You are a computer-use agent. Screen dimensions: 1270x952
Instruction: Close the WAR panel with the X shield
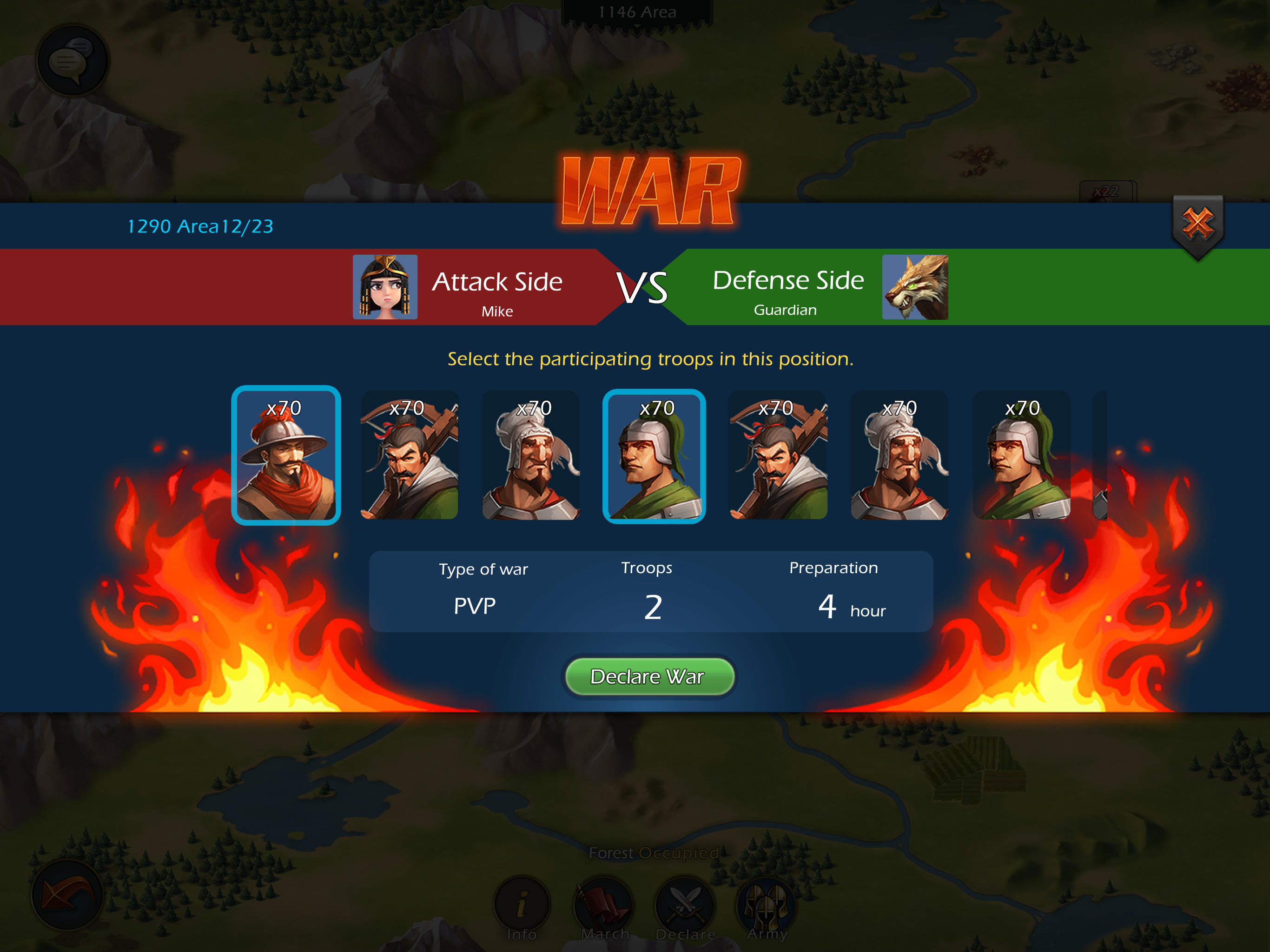pyautogui.click(x=1197, y=224)
